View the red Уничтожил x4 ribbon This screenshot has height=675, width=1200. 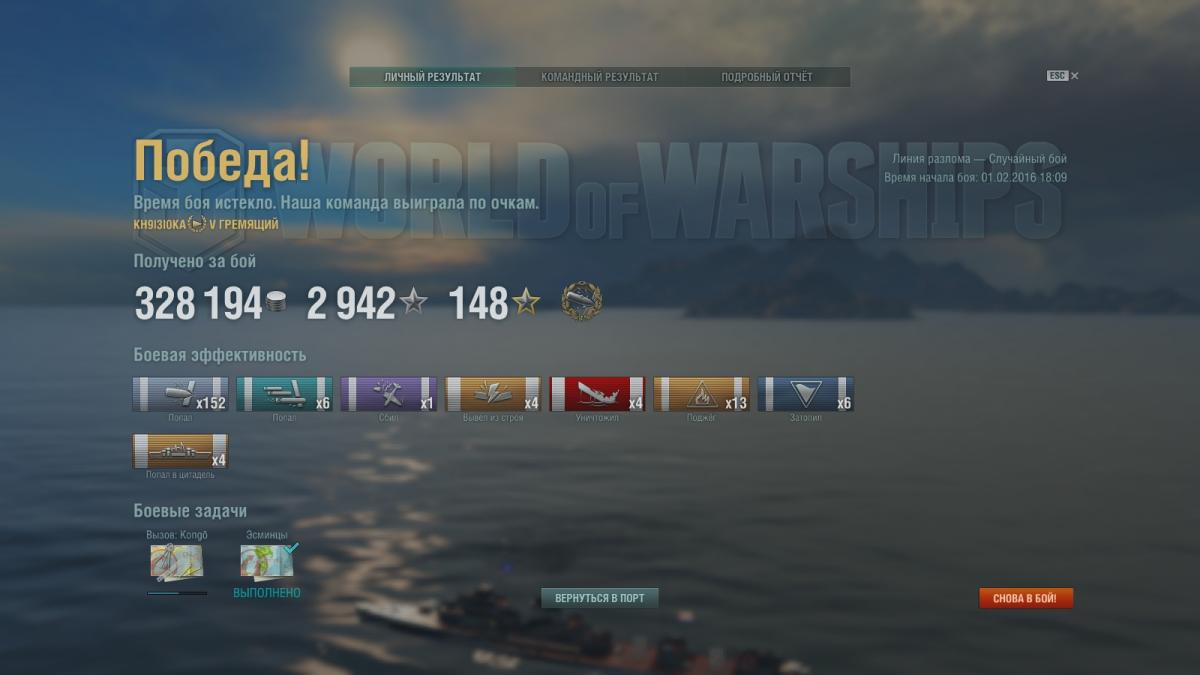point(597,394)
